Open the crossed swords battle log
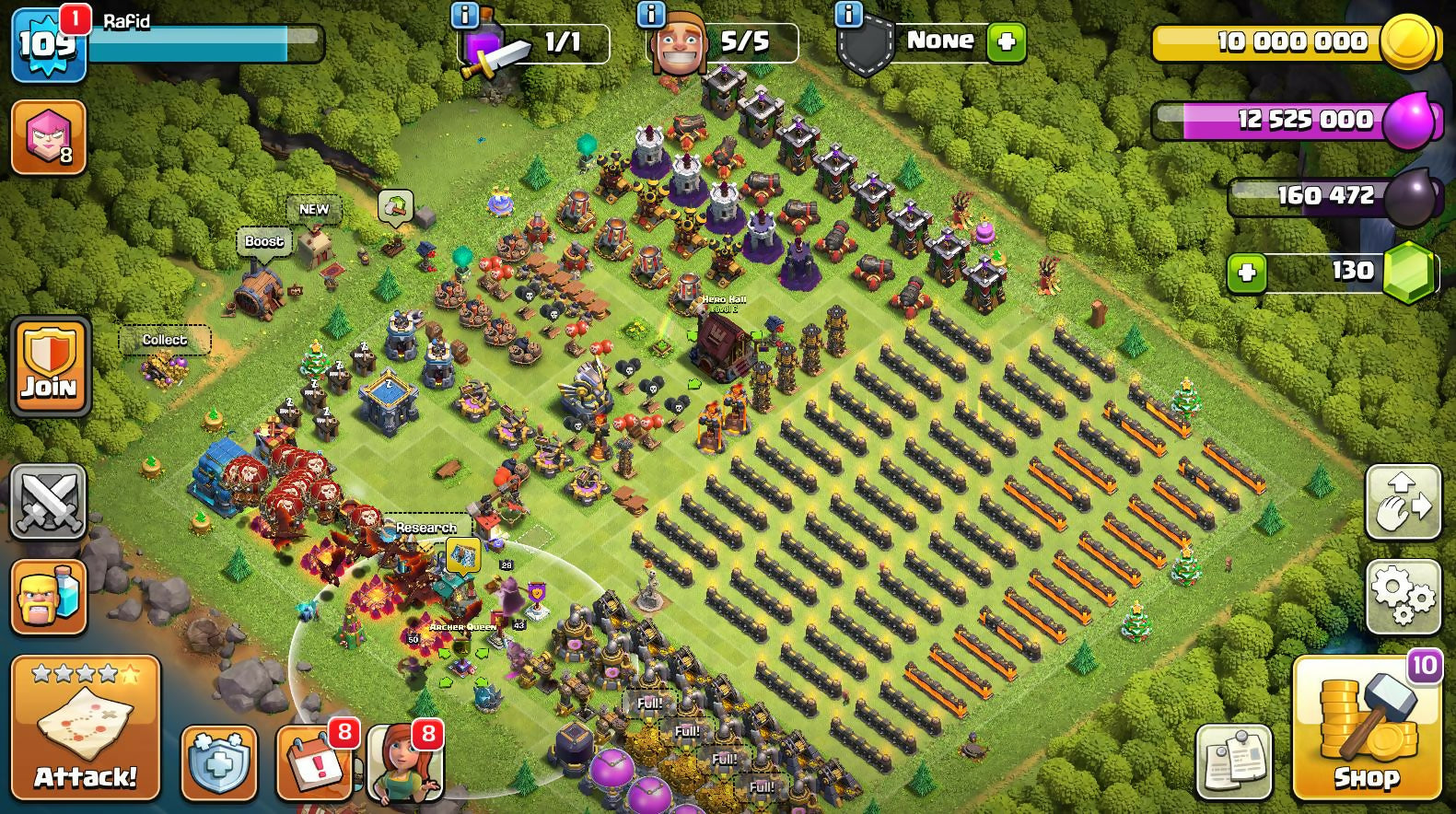The height and width of the screenshot is (814, 1456). 49,501
